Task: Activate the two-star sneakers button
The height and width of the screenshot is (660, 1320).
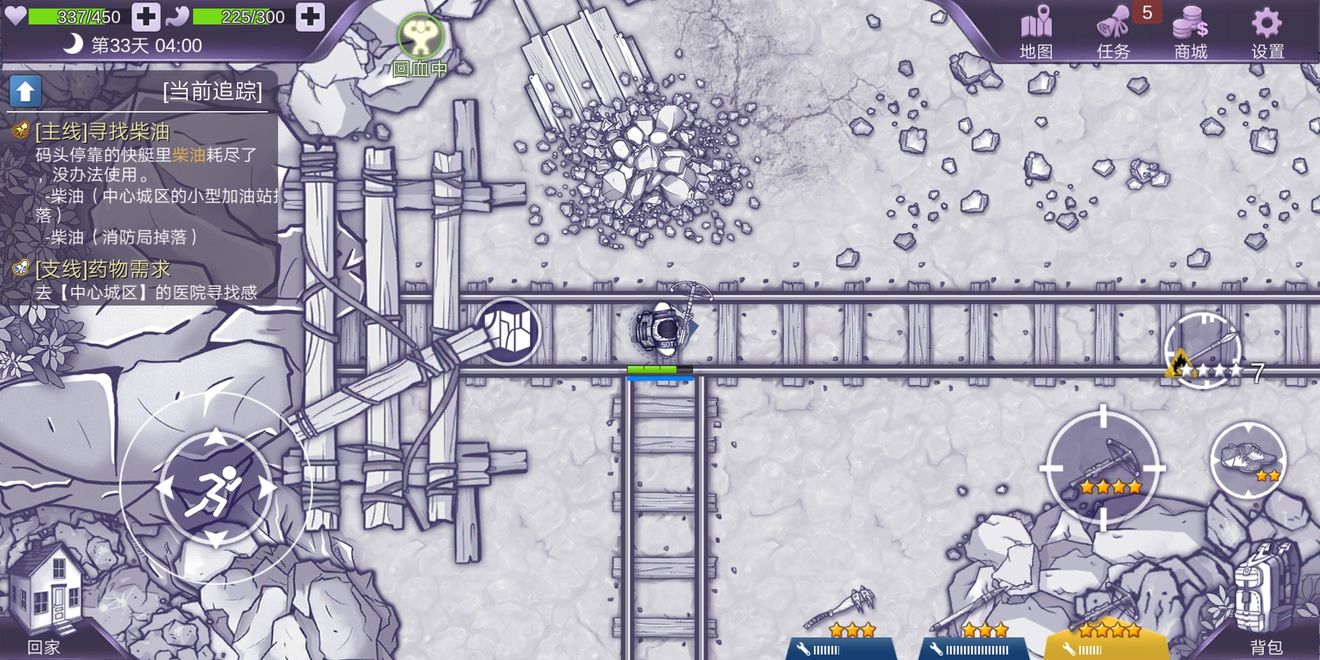Action: (x=1248, y=460)
